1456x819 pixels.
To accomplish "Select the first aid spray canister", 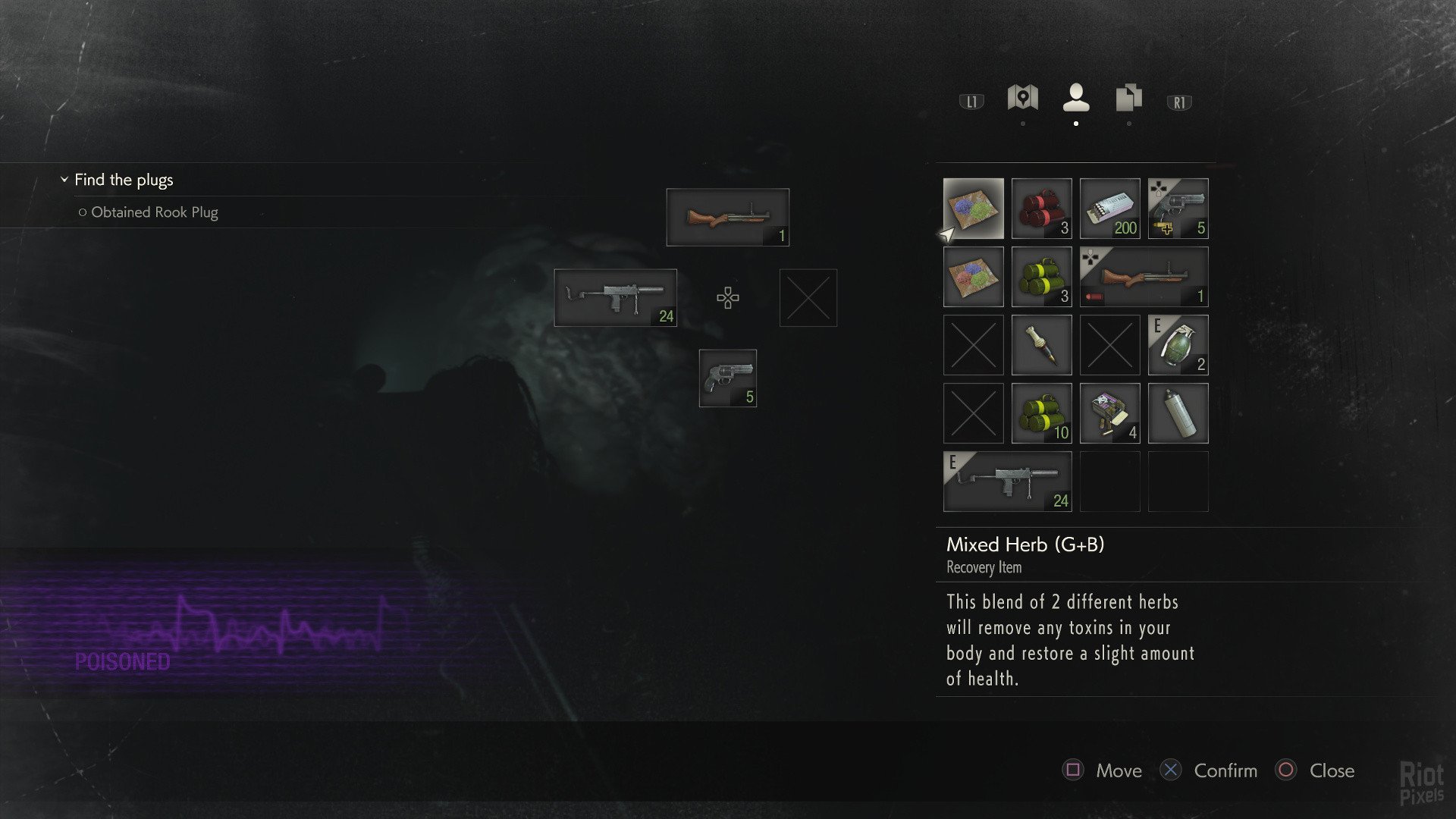I will click(x=1178, y=413).
